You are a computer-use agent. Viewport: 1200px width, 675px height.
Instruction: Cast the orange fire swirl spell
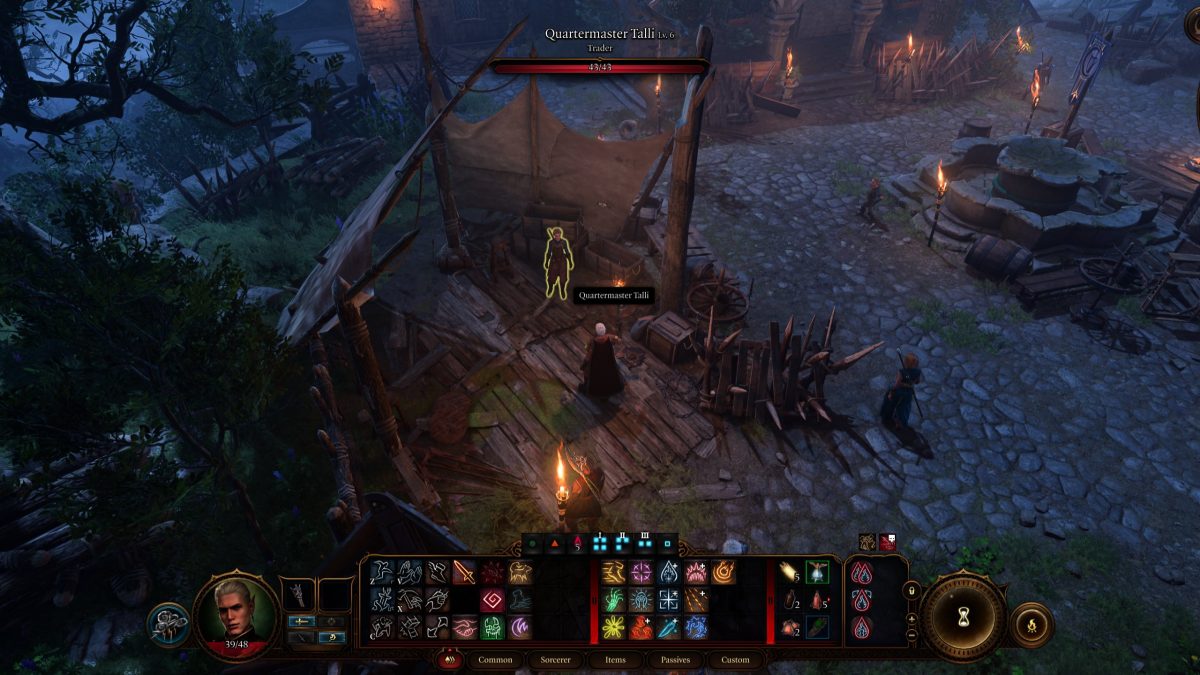pyautogui.click(x=723, y=572)
